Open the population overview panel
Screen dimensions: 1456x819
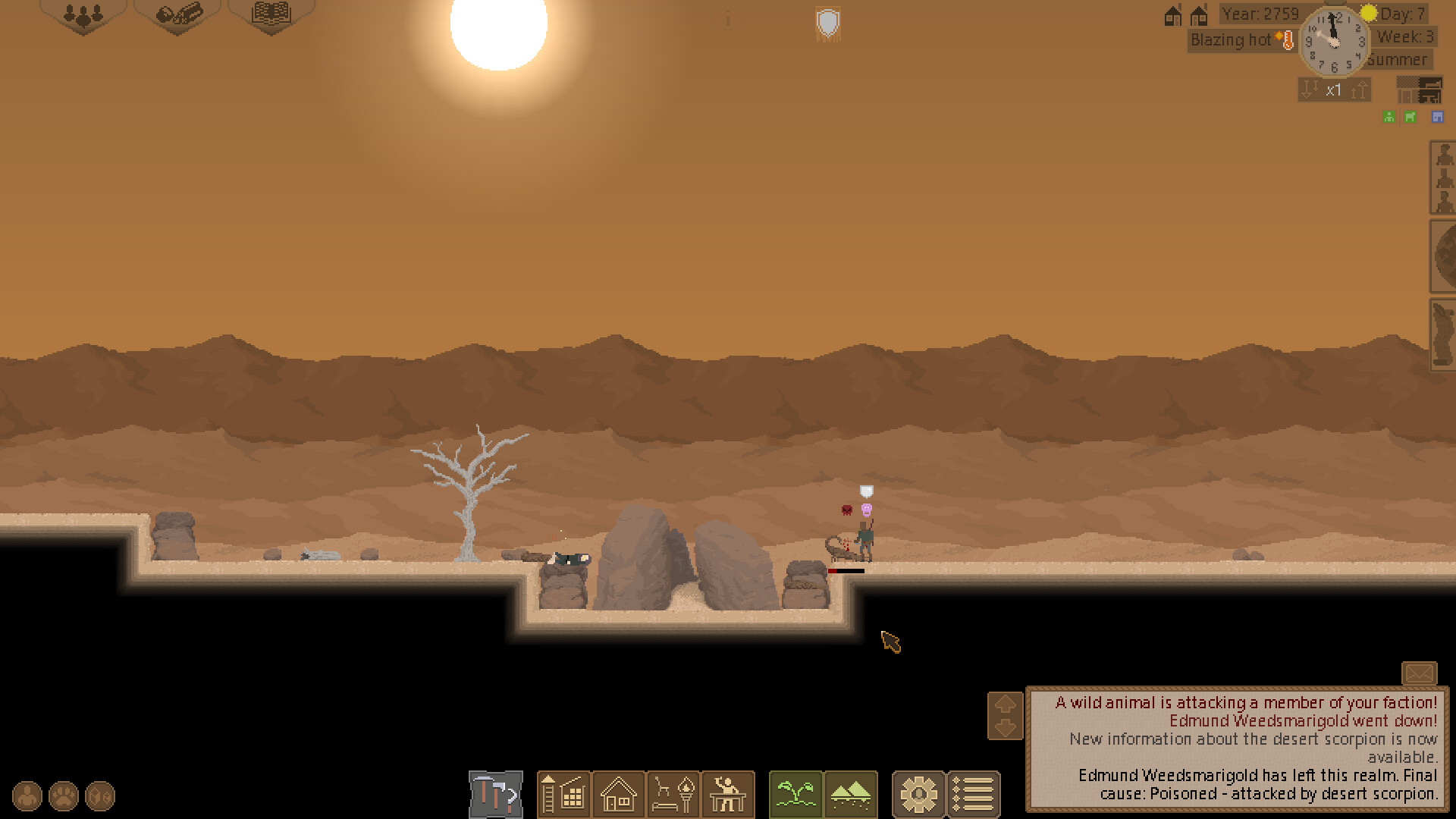[x=83, y=14]
